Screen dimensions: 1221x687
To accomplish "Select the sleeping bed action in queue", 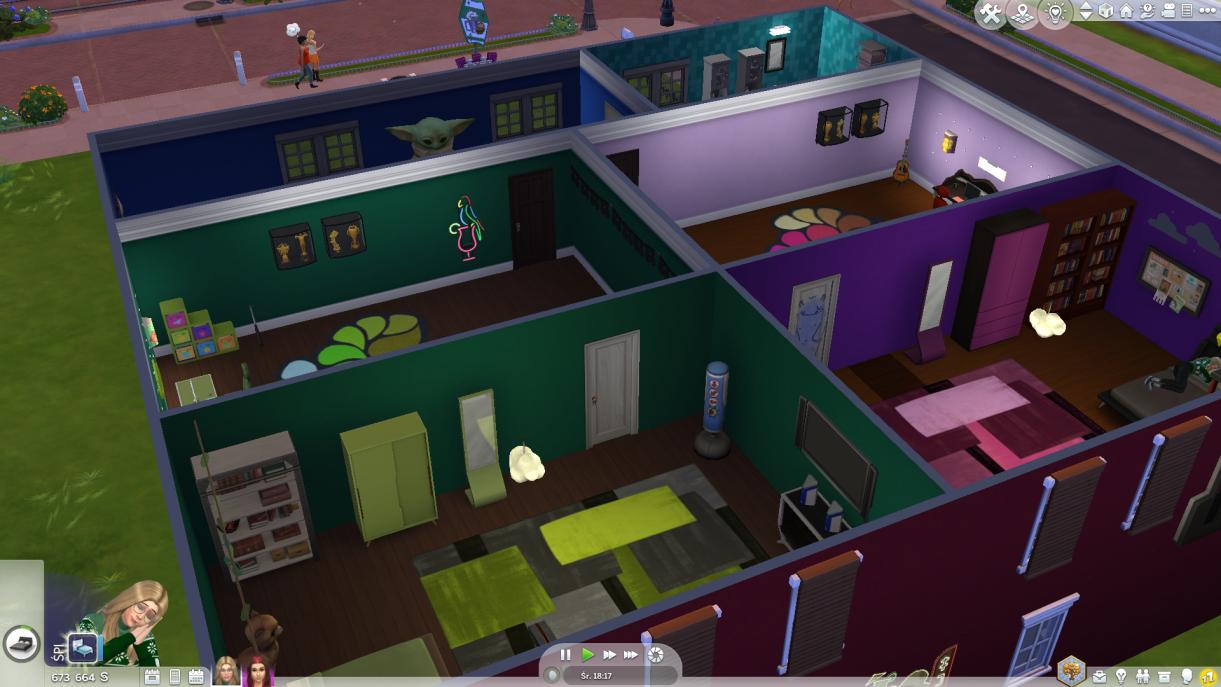I will [x=19, y=644].
